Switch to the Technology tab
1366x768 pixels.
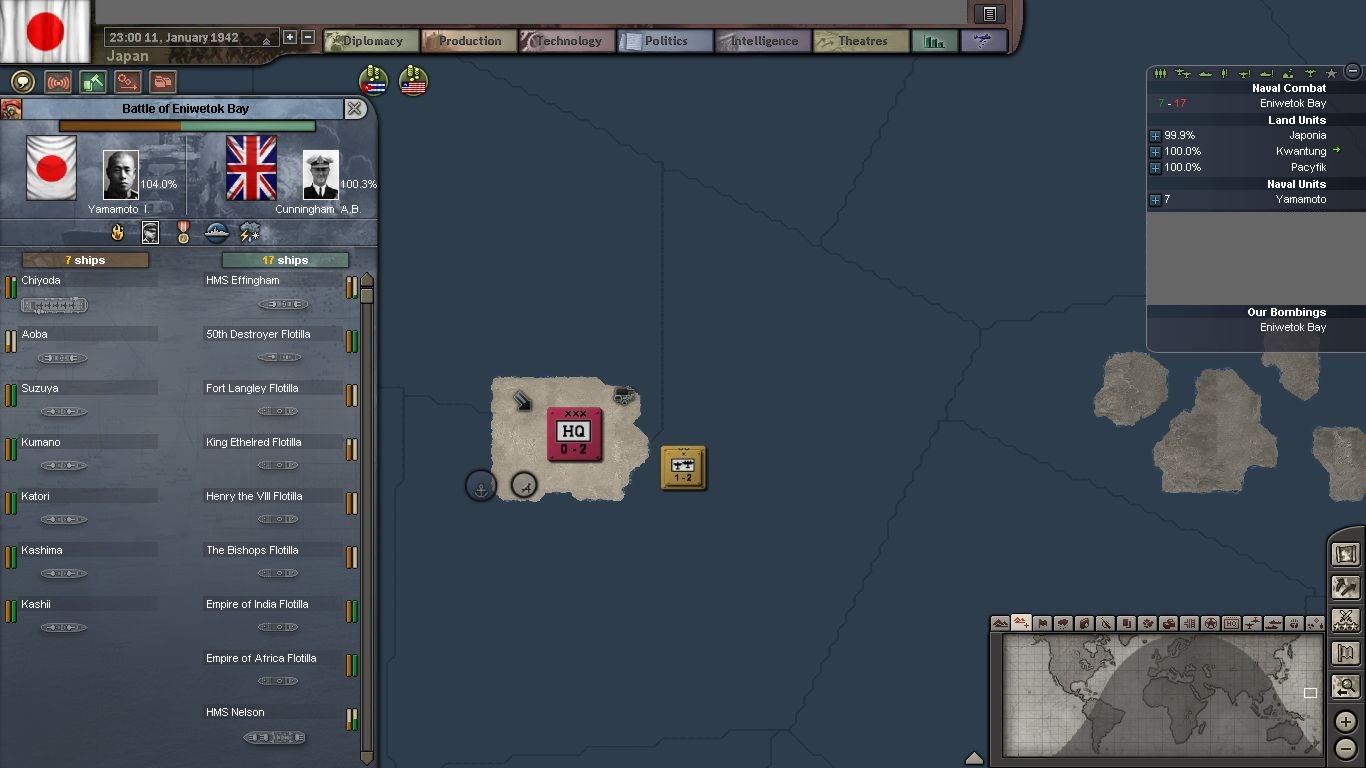pos(566,41)
